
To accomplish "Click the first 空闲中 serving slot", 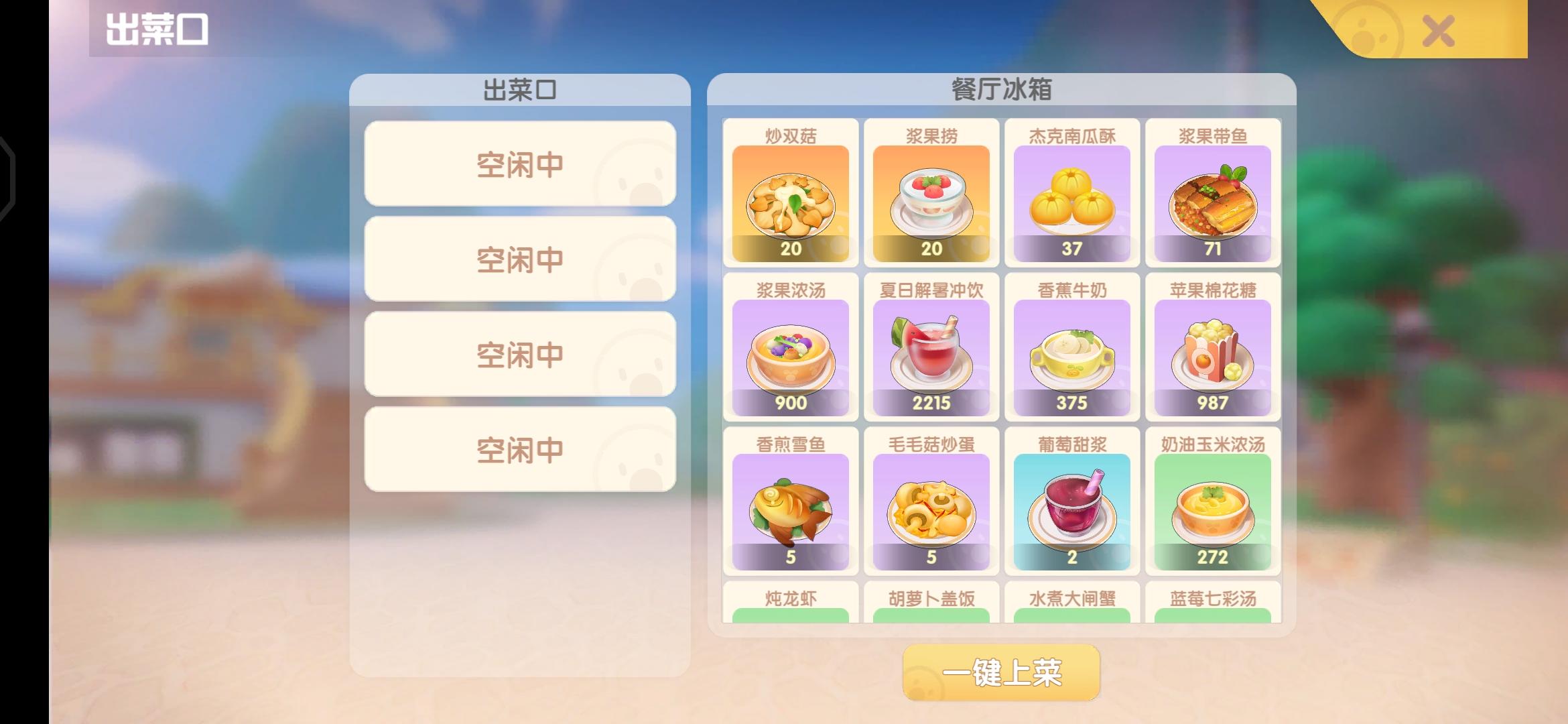I will tap(519, 163).
